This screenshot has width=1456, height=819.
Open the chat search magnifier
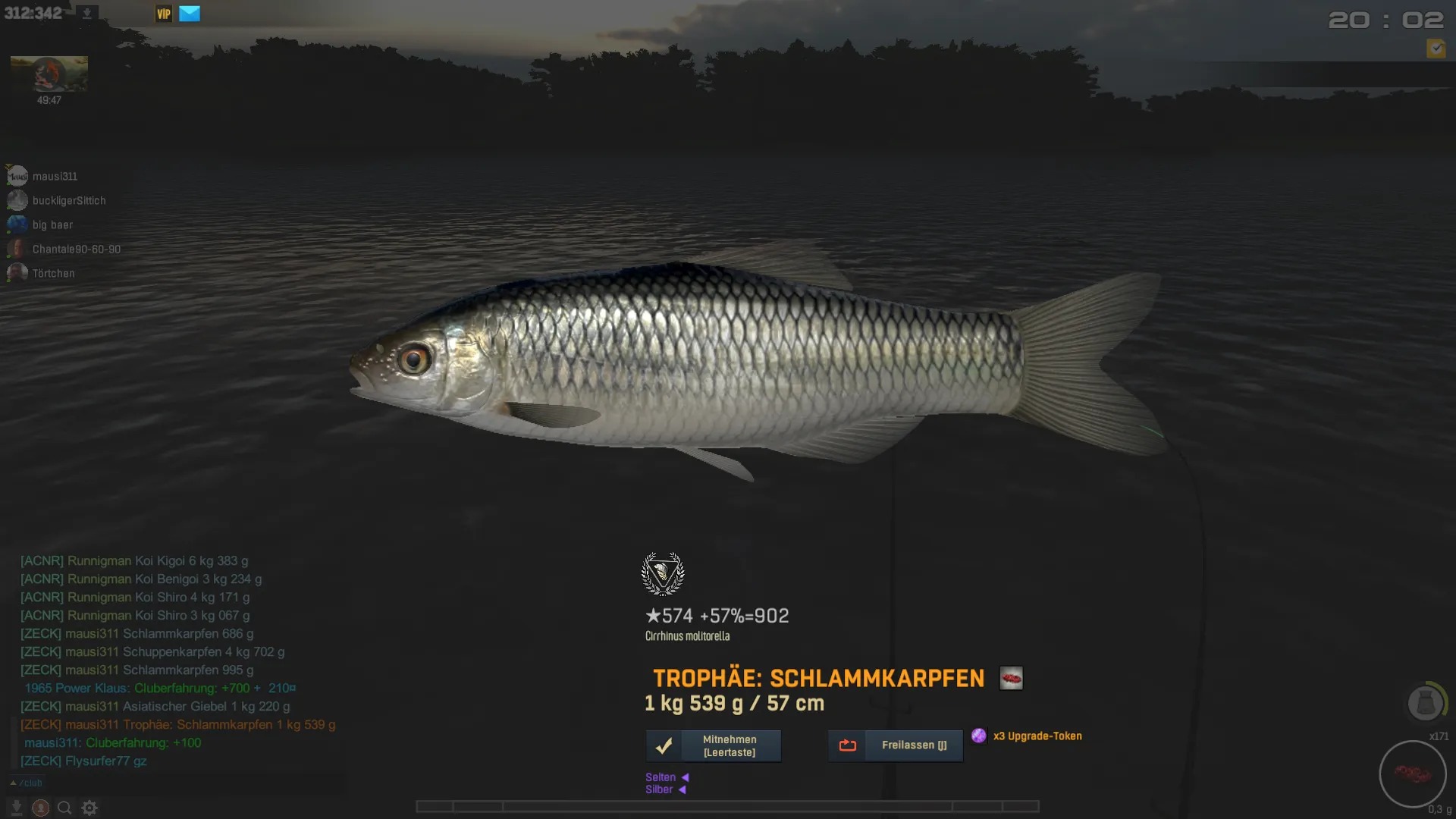click(64, 808)
